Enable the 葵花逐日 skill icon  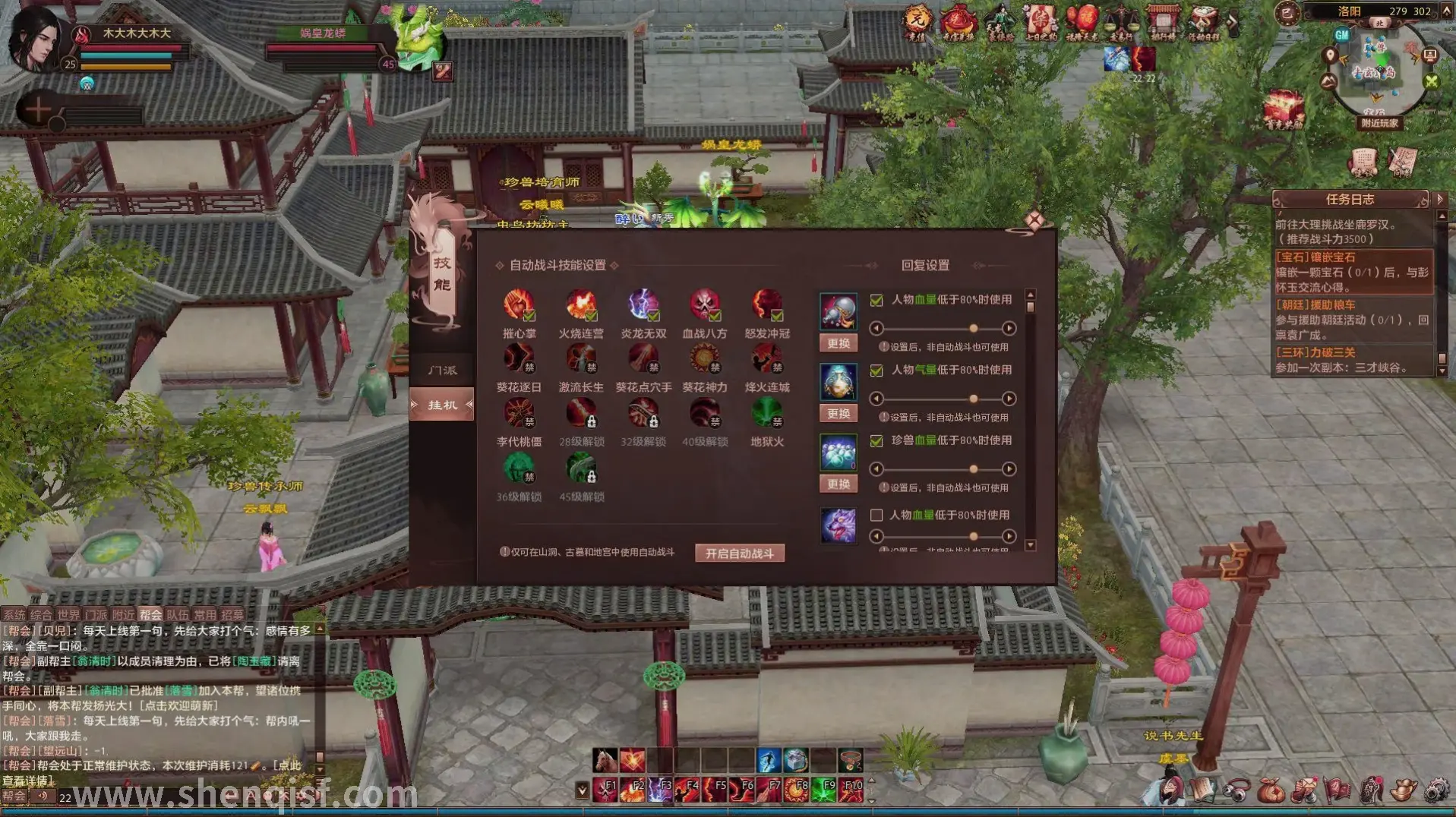[520, 359]
